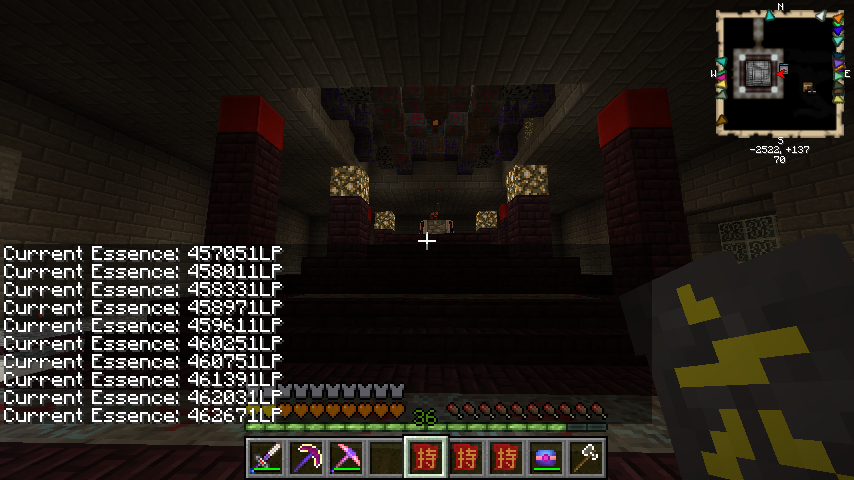Image resolution: width=854 pixels, height=480 pixels.
Task: Click the white waypoint triangle on the minimap
Action: point(821,17)
